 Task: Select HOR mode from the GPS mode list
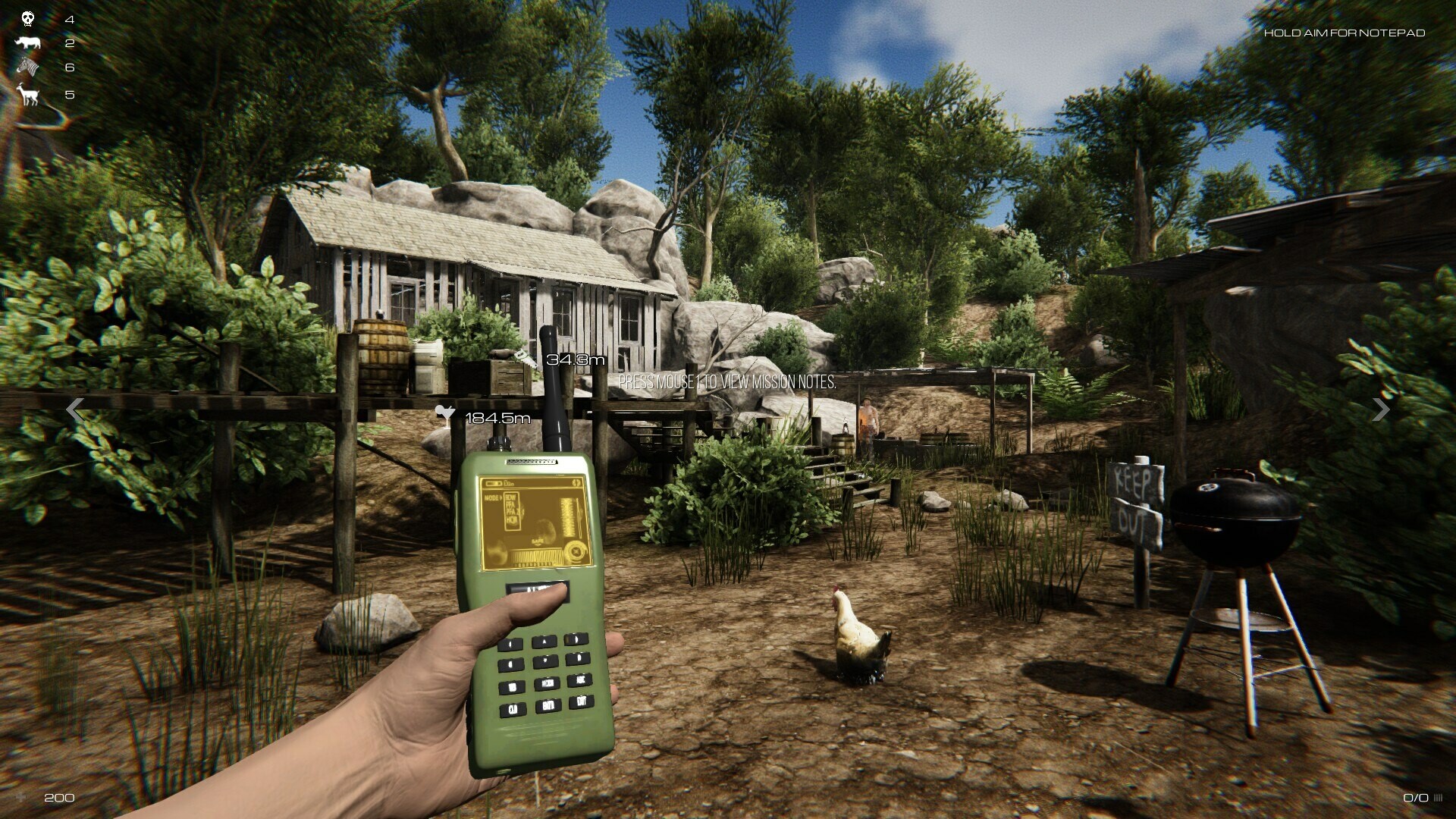[511, 519]
